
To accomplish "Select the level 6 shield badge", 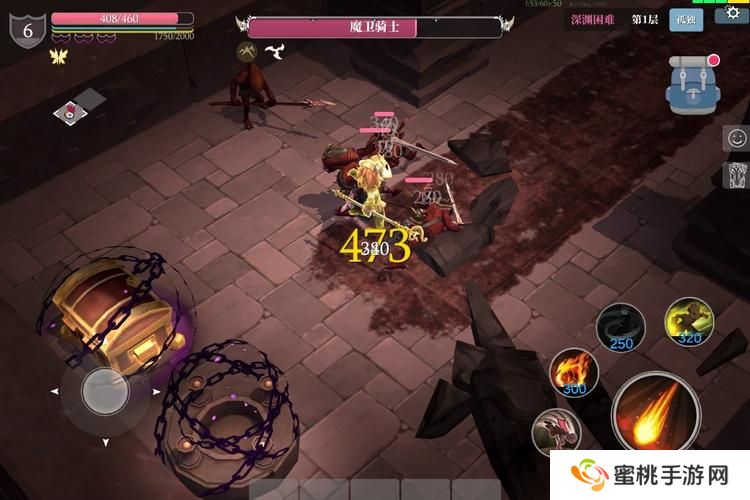I will 27,29.
